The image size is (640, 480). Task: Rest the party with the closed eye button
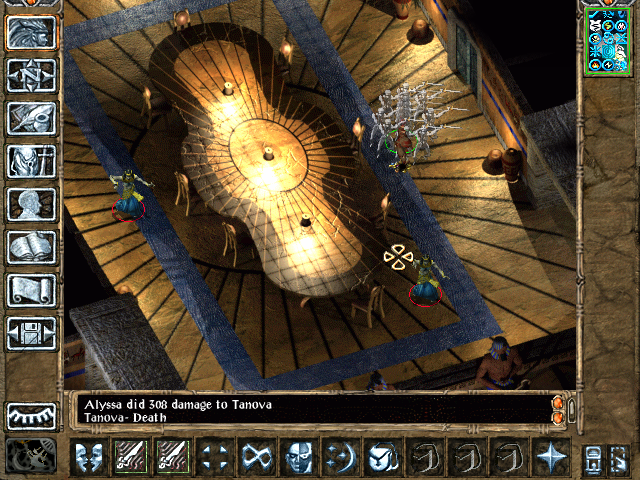[32, 415]
